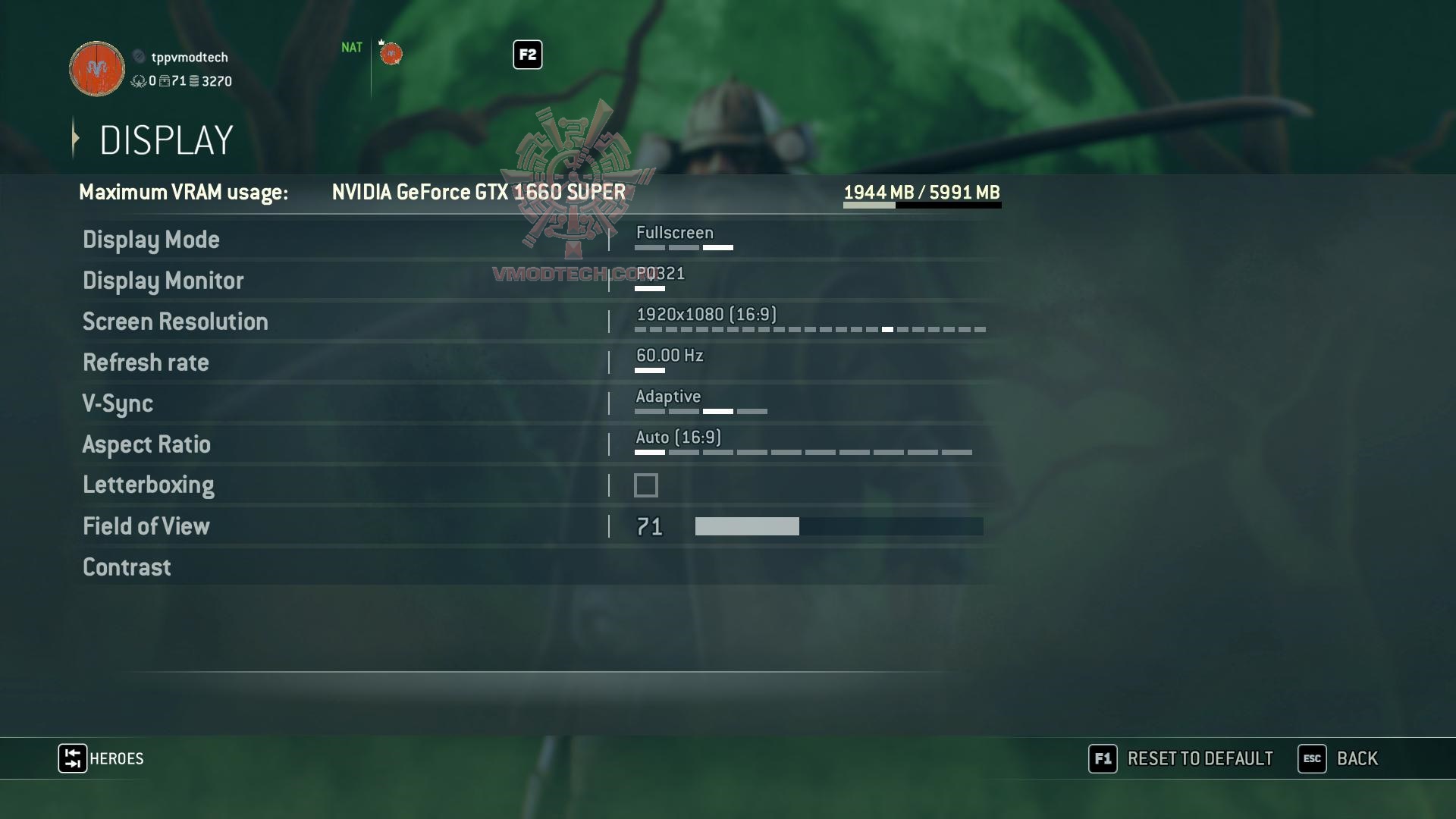Click the tppvmodtech player emblem
Screen dimensions: 1456x819
coord(97,69)
